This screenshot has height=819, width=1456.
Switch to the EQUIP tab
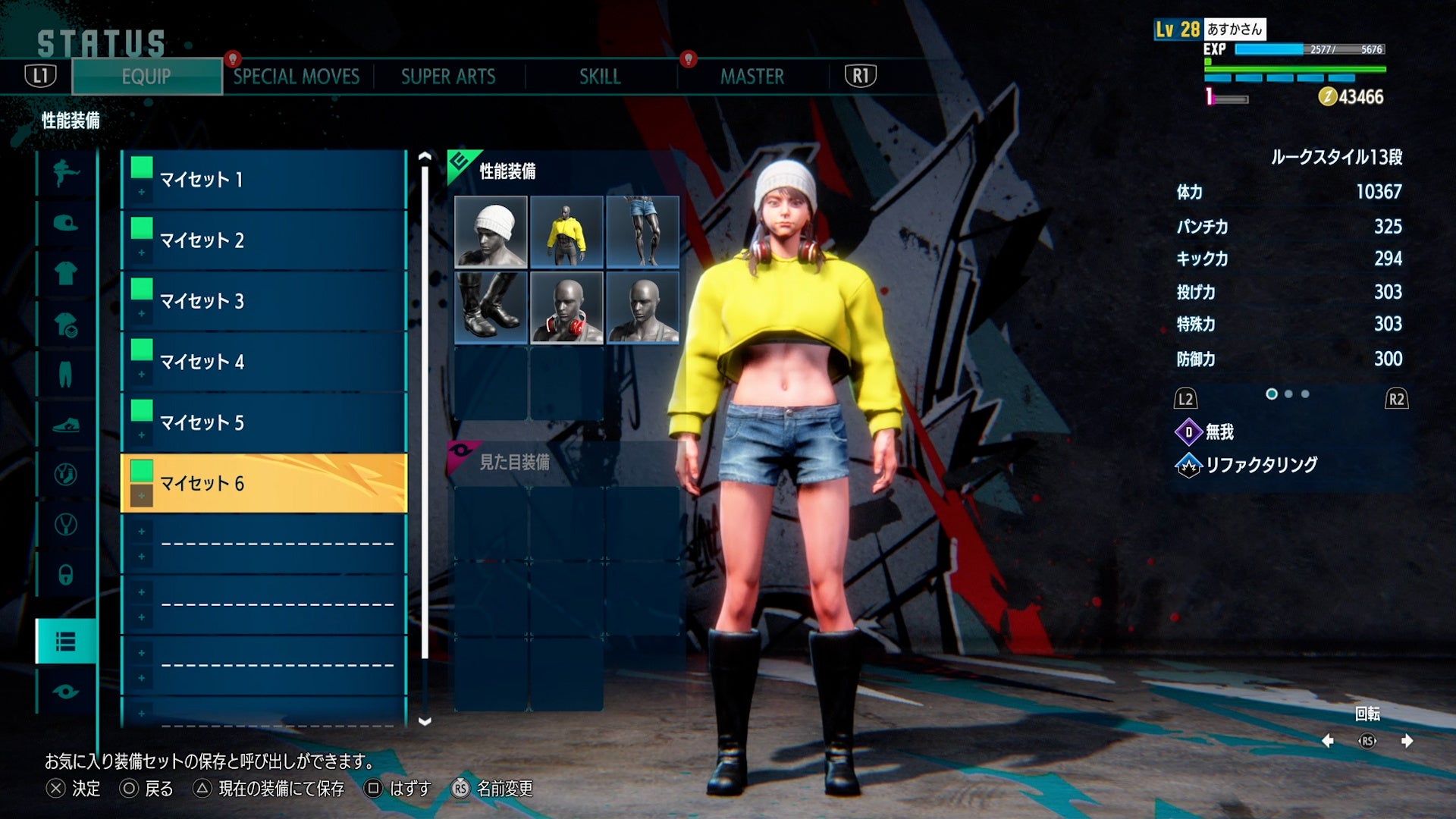click(x=146, y=77)
